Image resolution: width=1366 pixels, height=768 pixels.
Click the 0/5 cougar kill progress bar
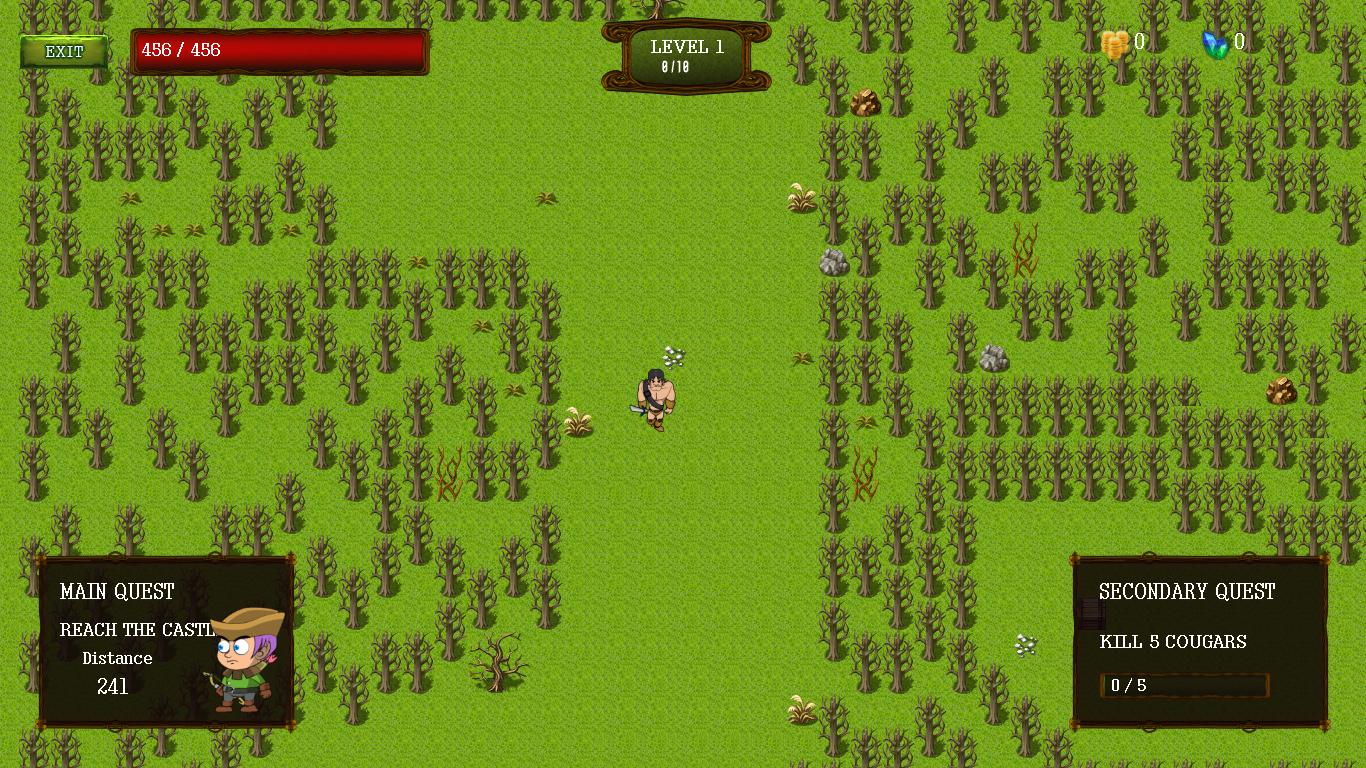pyautogui.click(x=1184, y=685)
